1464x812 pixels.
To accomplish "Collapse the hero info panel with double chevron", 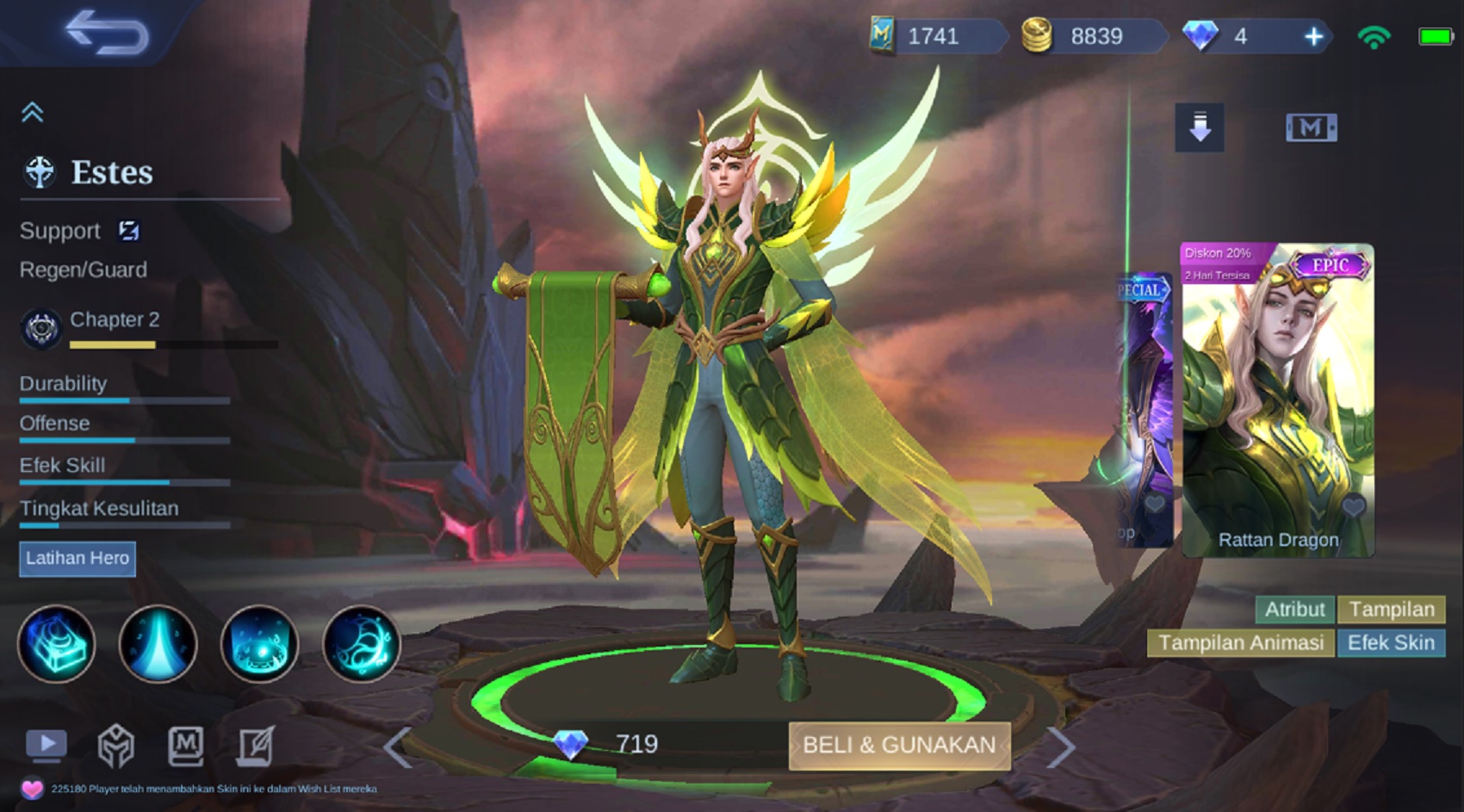I will [33, 111].
